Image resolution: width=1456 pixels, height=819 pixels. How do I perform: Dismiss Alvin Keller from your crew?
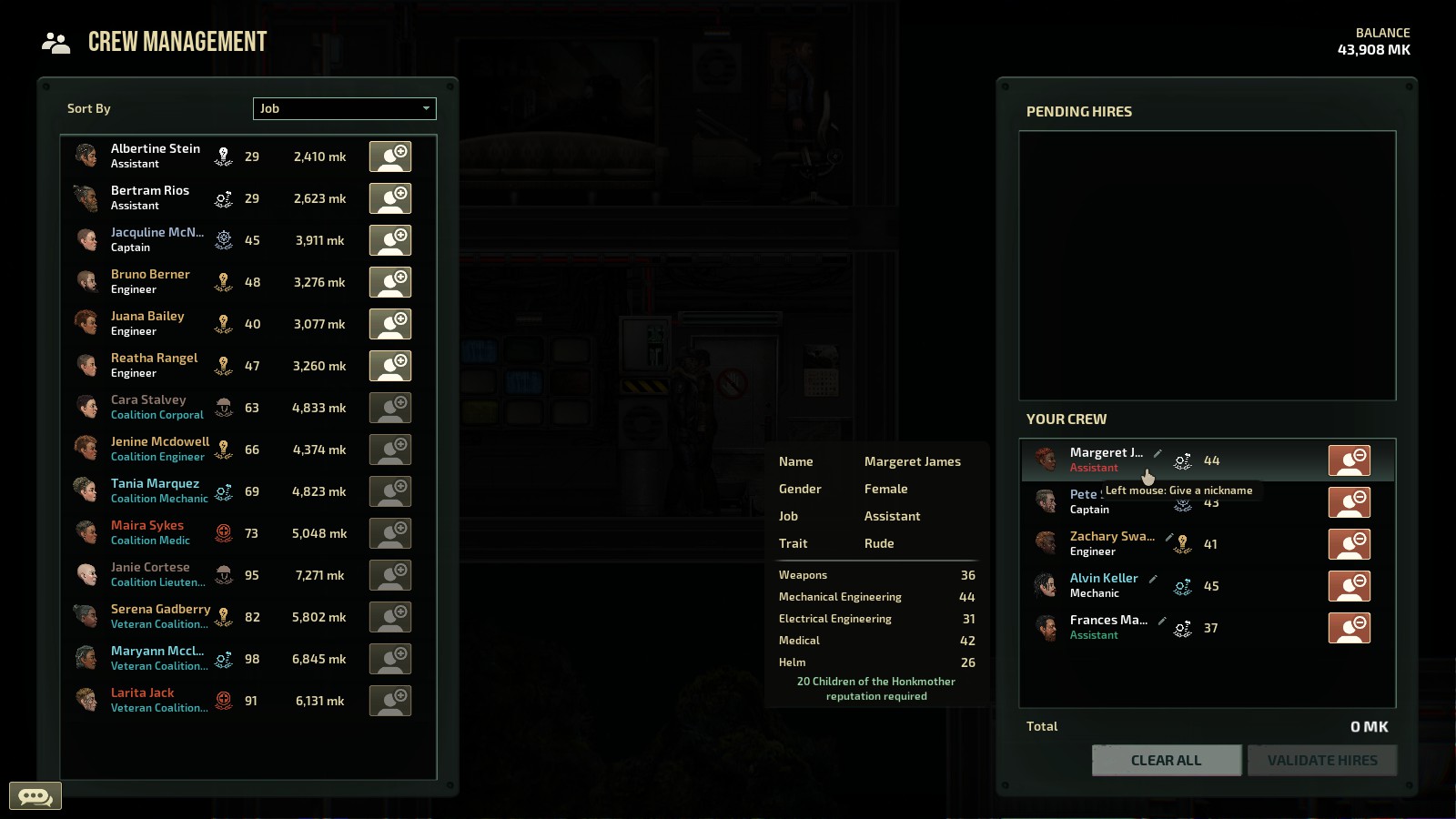pyautogui.click(x=1350, y=586)
